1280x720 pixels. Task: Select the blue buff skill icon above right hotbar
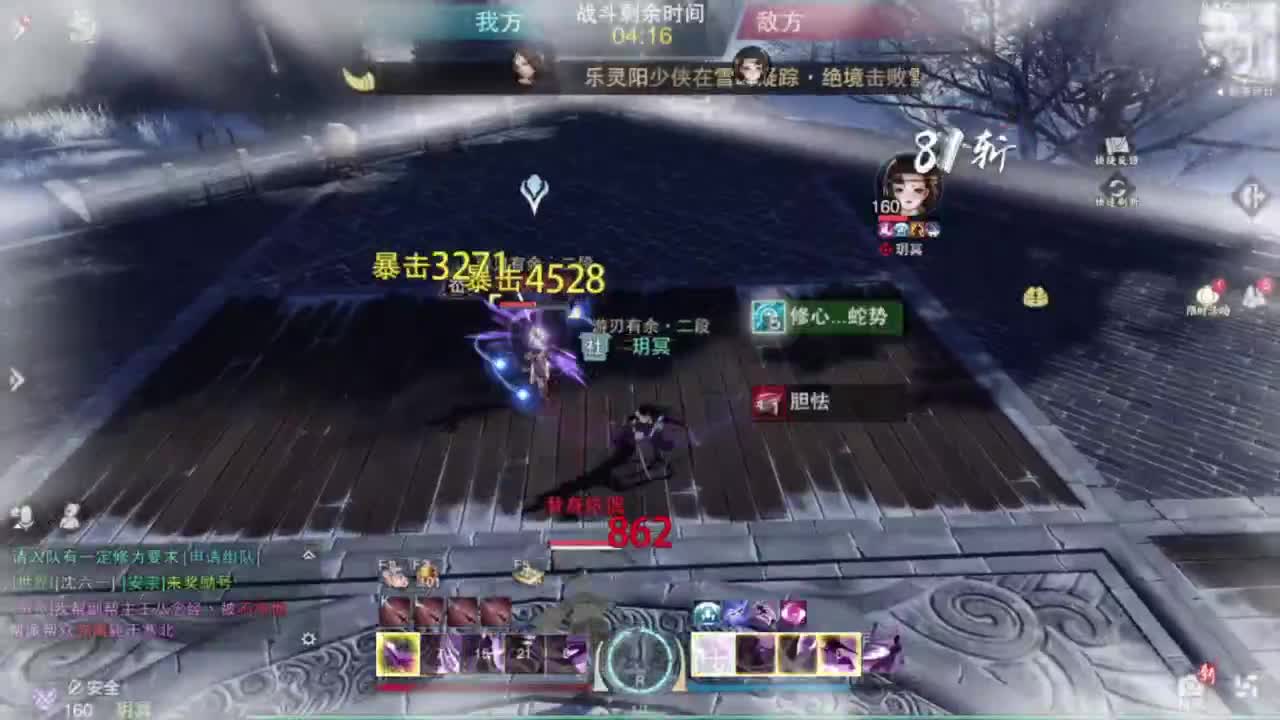[x=706, y=613]
